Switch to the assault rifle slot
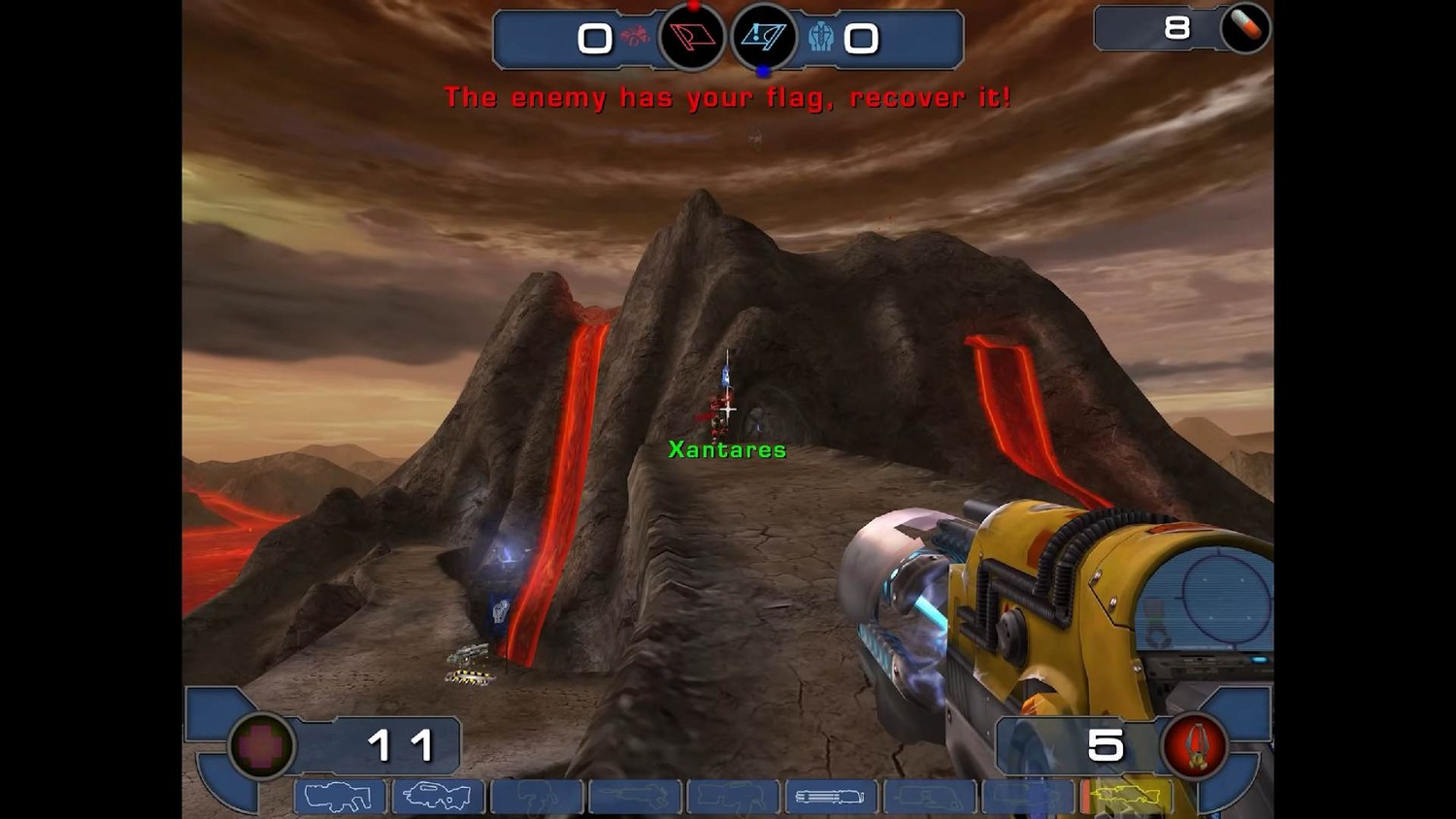1456x819 pixels. pos(437,797)
